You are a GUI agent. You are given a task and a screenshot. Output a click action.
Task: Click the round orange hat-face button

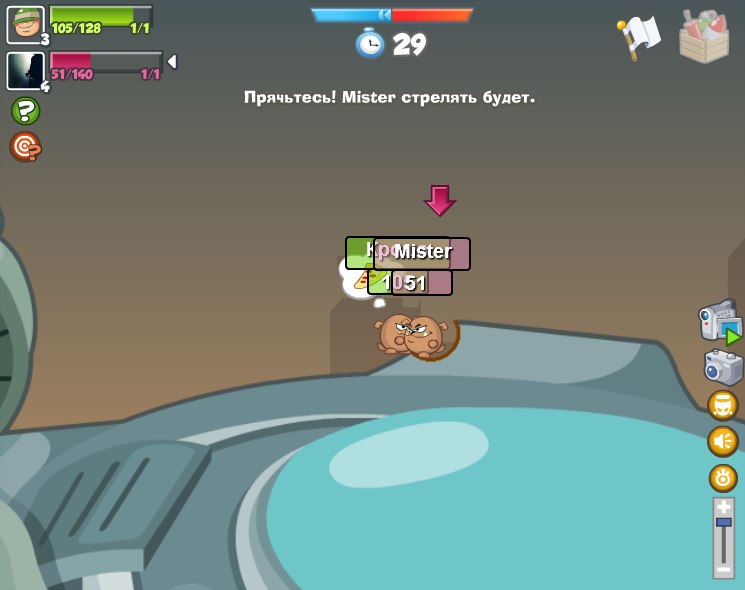(x=723, y=405)
